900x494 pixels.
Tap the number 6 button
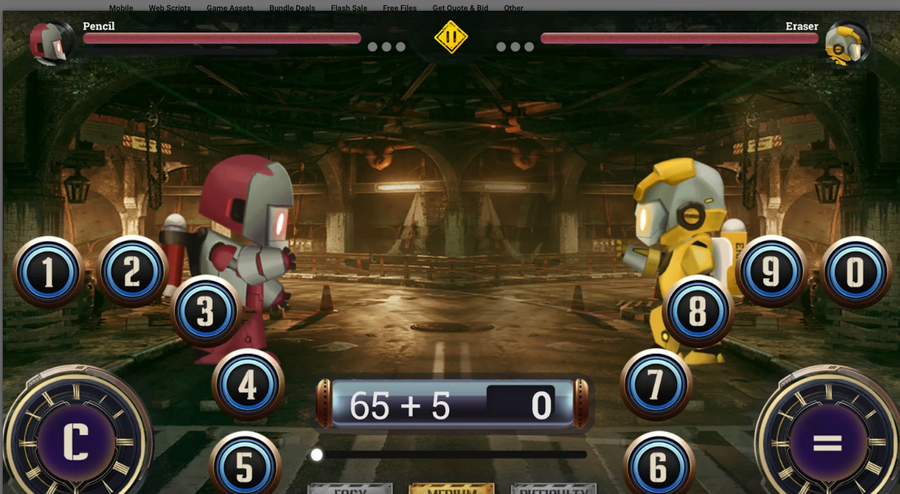click(x=658, y=466)
